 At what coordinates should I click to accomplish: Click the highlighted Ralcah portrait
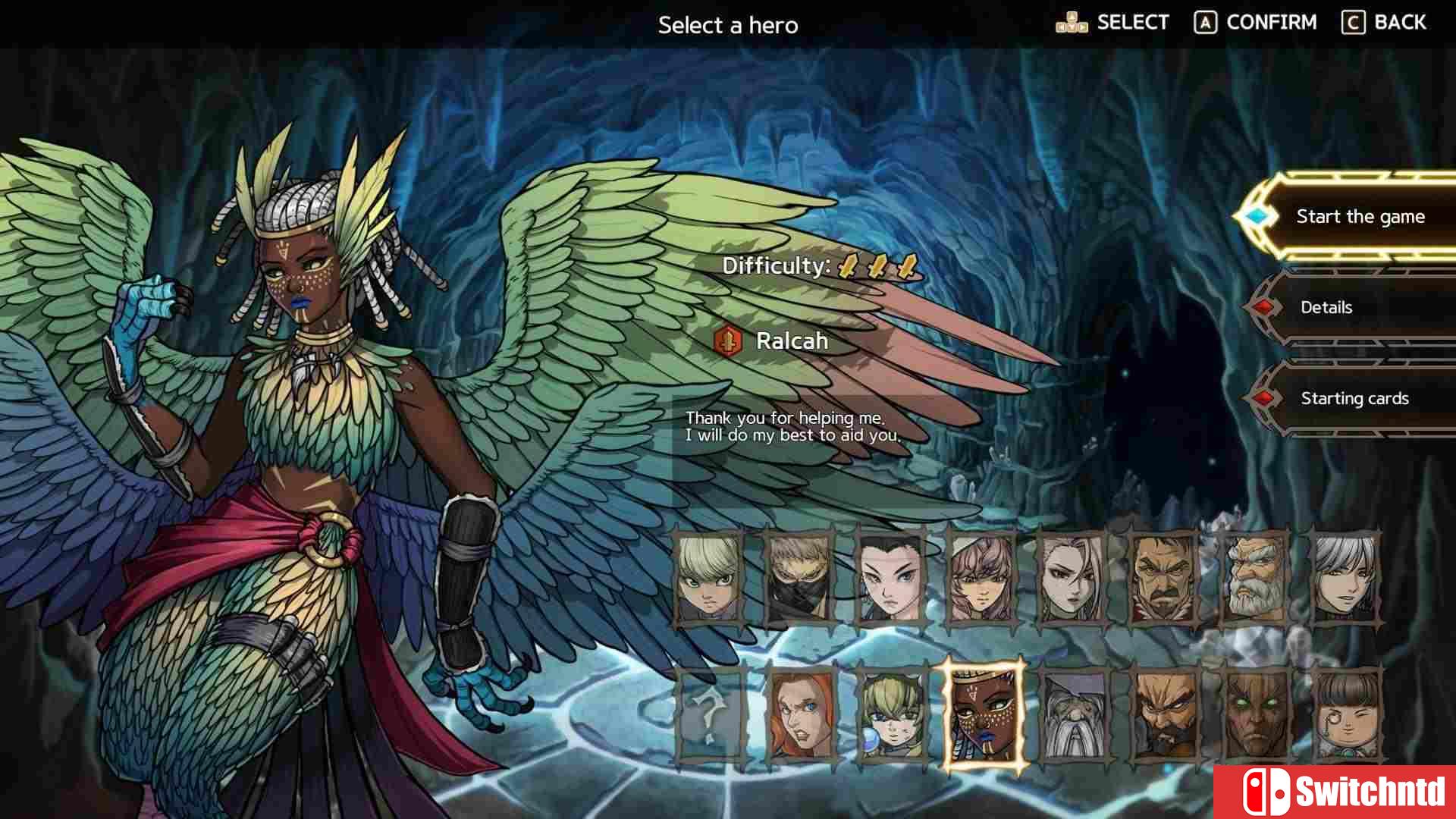983,715
